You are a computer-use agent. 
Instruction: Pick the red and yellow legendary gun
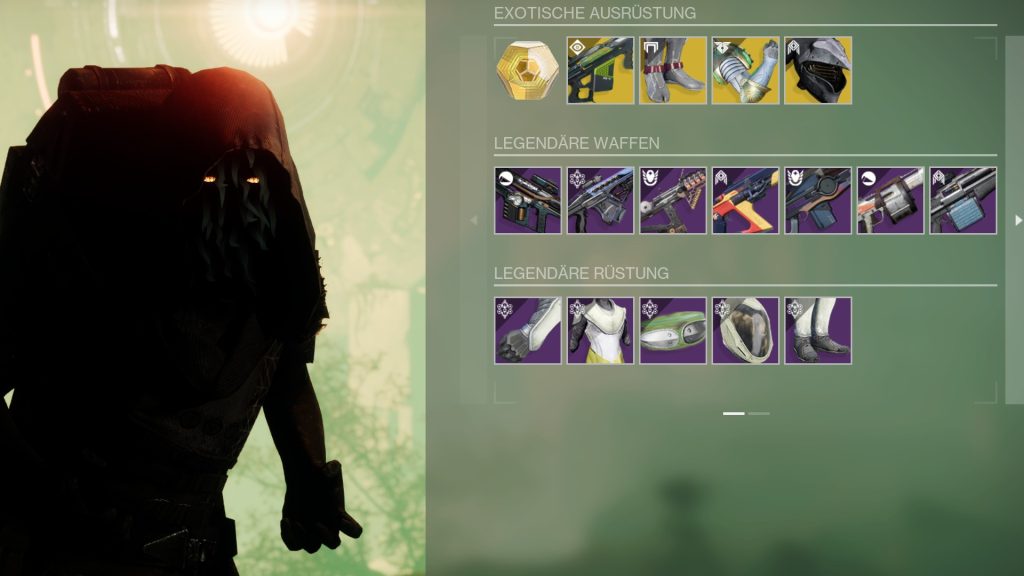click(x=745, y=200)
